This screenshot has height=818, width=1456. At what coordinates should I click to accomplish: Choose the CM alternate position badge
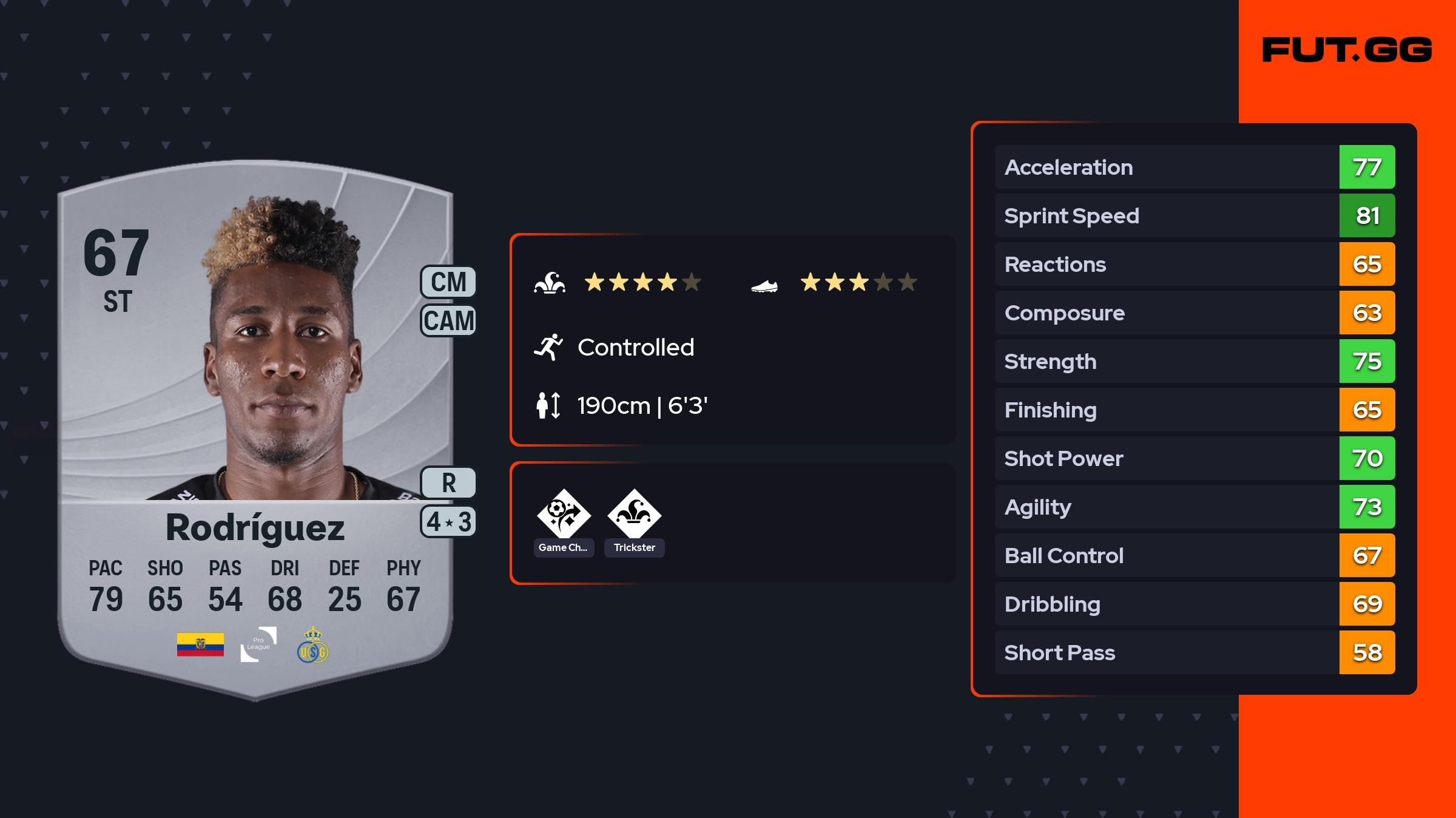448,282
